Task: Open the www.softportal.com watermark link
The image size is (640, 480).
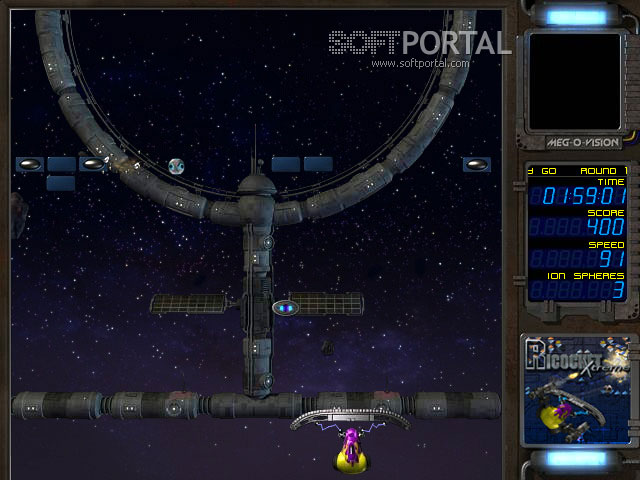Action: coord(420,64)
